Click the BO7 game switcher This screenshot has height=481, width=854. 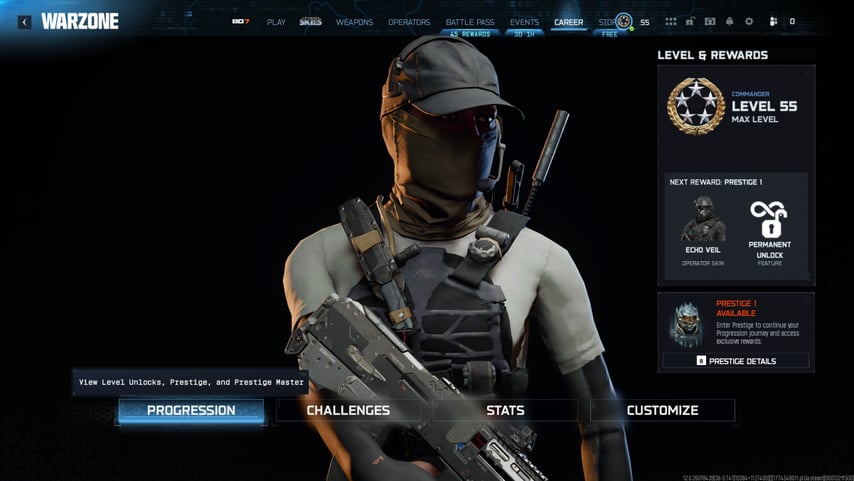point(240,22)
